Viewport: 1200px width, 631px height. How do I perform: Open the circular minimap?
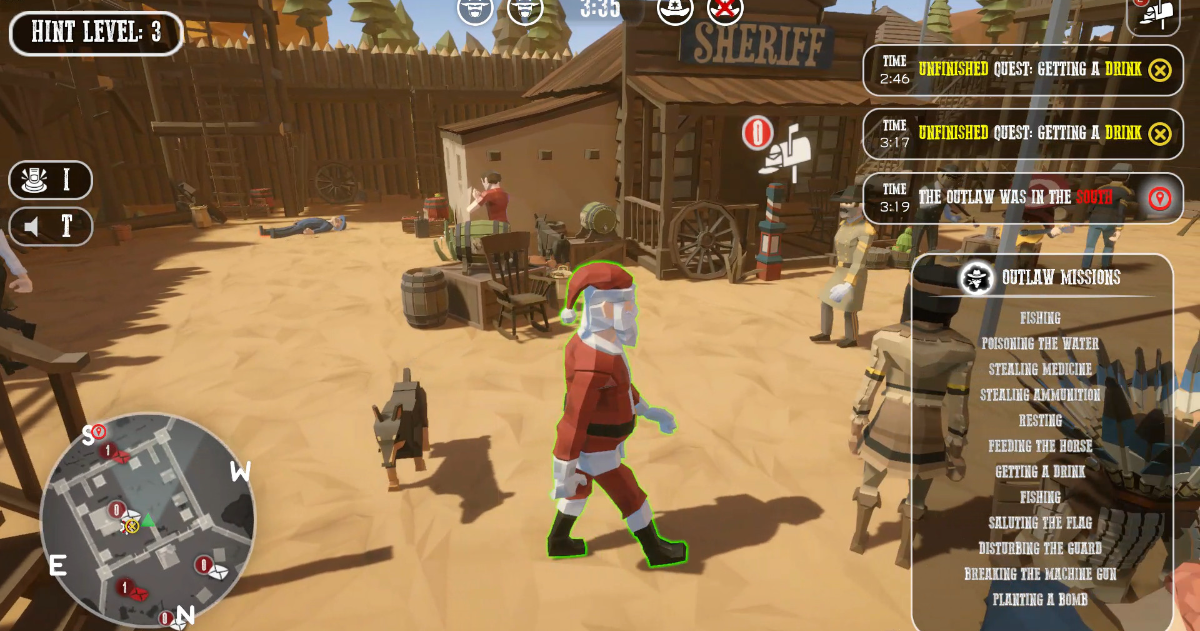(148, 518)
